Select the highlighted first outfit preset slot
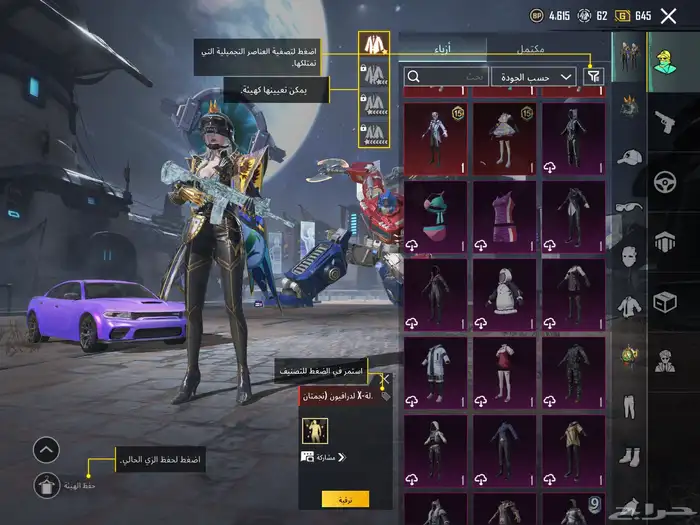The width and height of the screenshot is (700, 525). click(x=374, y=46)
